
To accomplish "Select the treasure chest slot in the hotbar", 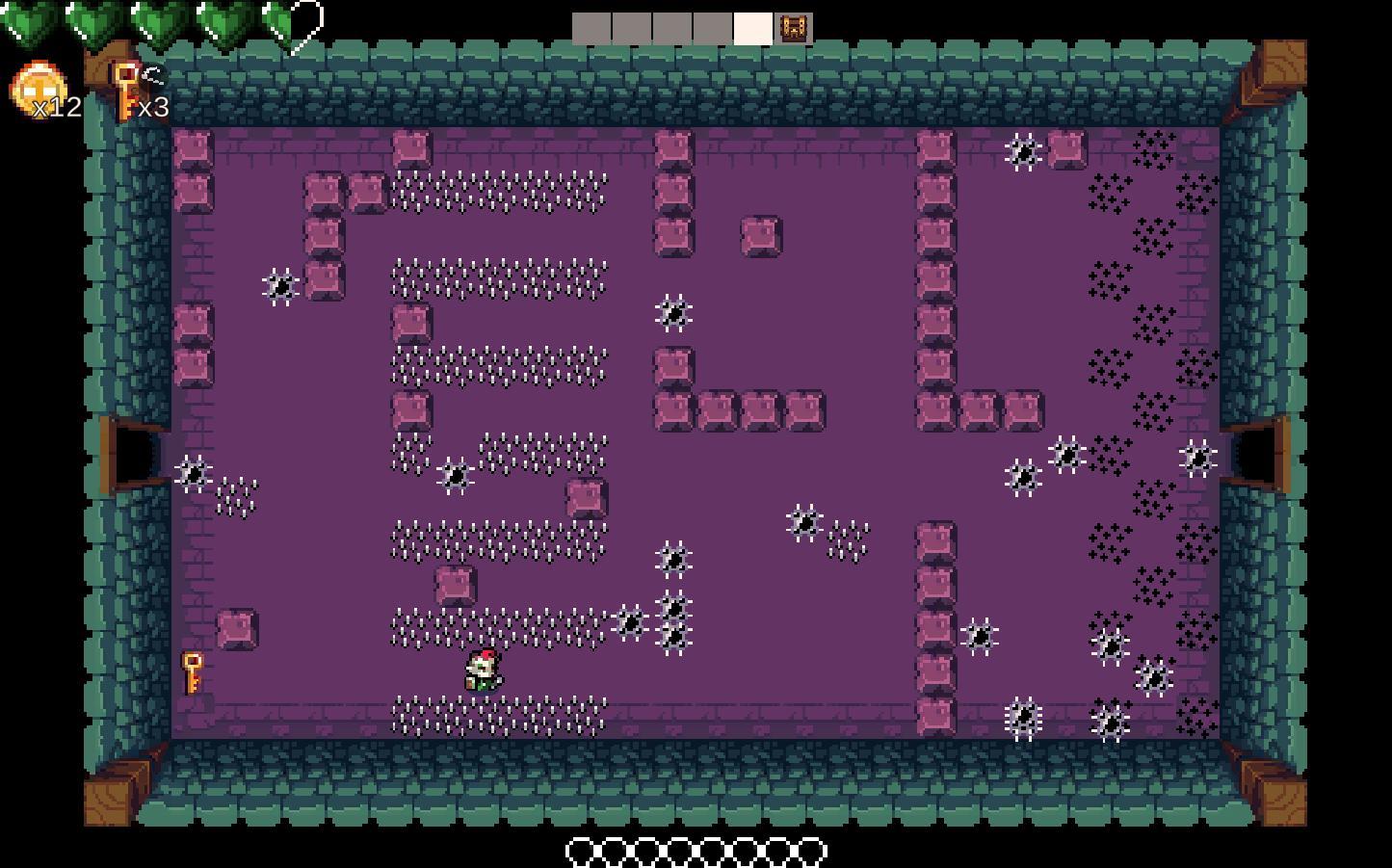I will [x=794, y=28].
